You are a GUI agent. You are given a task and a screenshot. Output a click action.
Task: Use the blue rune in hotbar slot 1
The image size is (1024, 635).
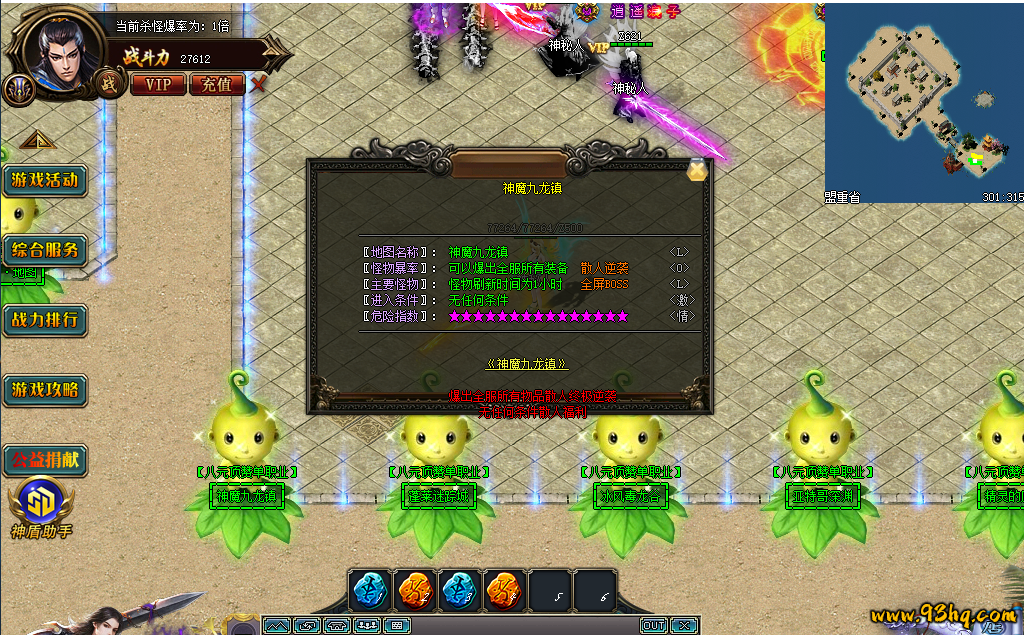coord(371,591)
